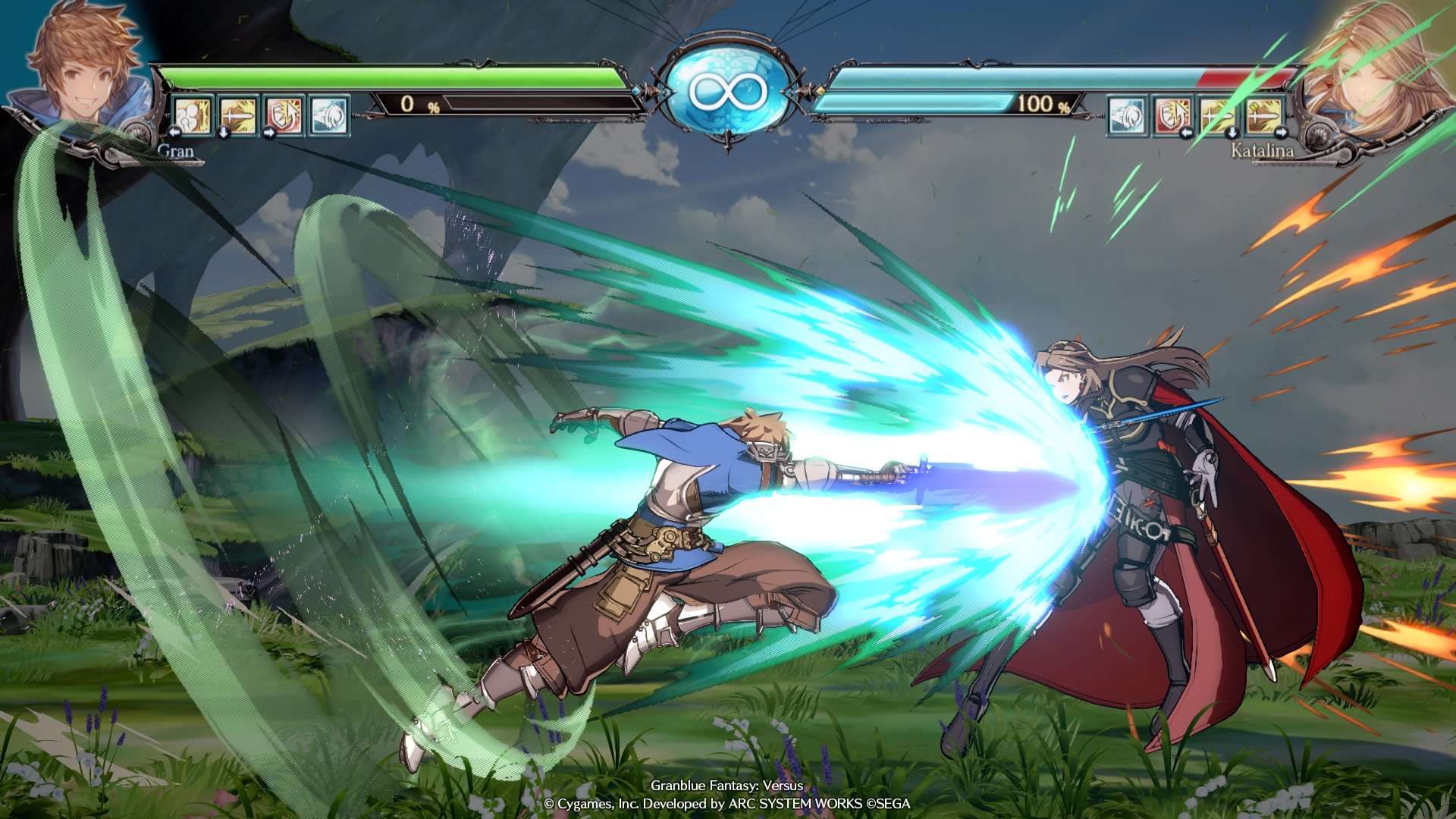Select the Gran name tab on the left HUD
The image size is (1456, 819).
point(176,152)
